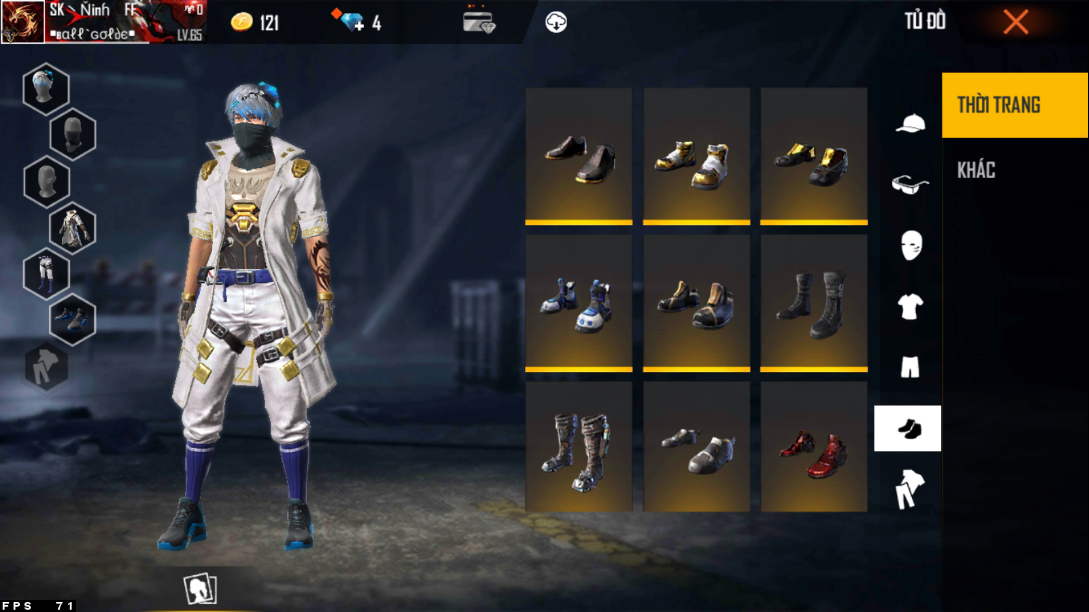Choose the red sneakers item
Screen dimensions: 1089x612
(813, 448)
